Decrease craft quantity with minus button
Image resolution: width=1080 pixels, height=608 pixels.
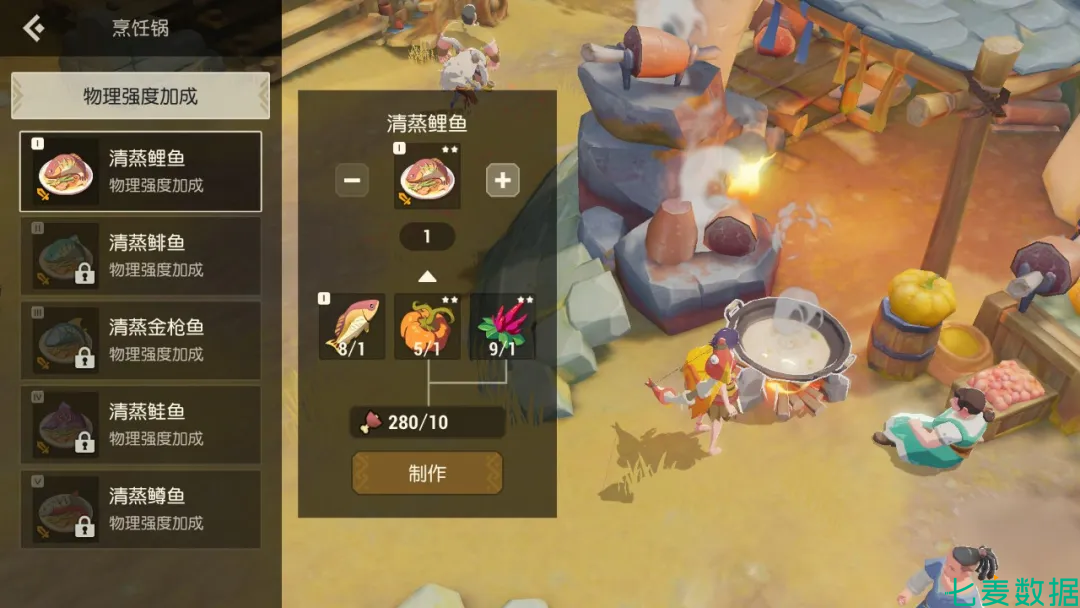(x=352, y=180)
